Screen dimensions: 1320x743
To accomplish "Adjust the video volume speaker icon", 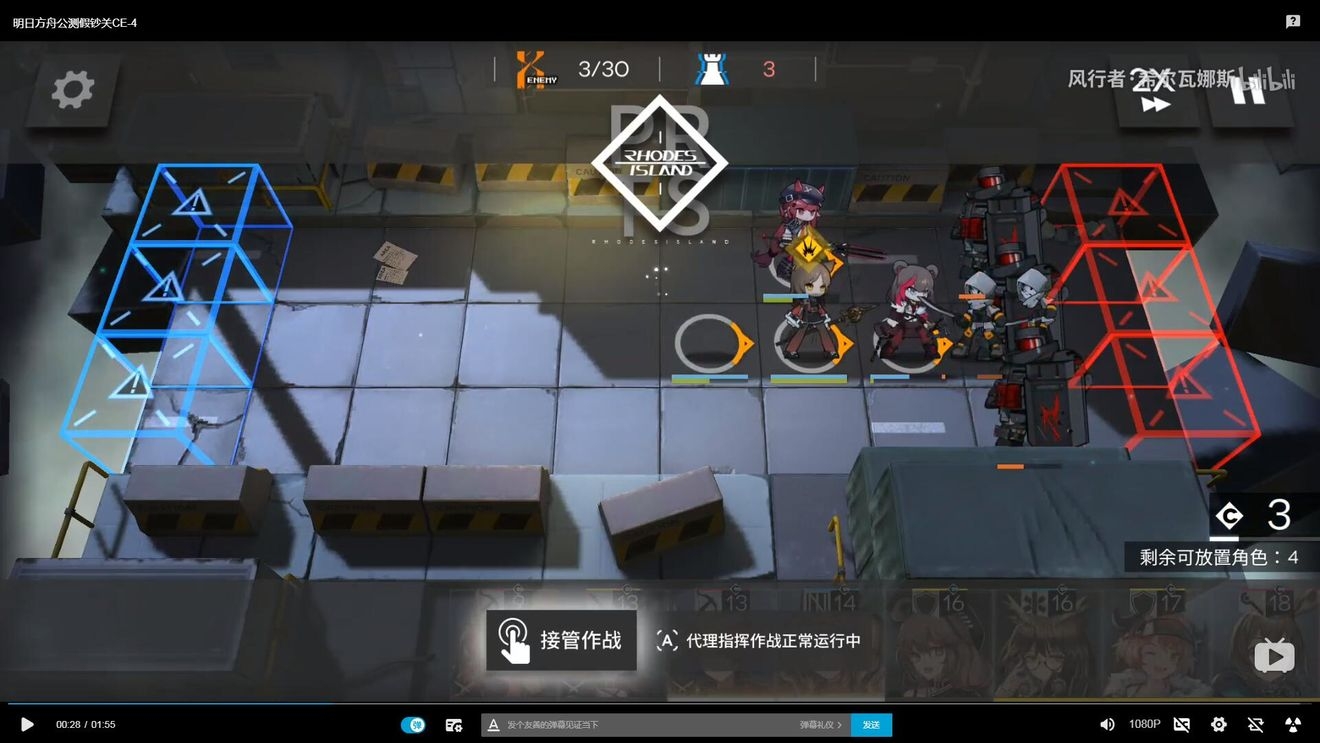I will click(1107, 724).
